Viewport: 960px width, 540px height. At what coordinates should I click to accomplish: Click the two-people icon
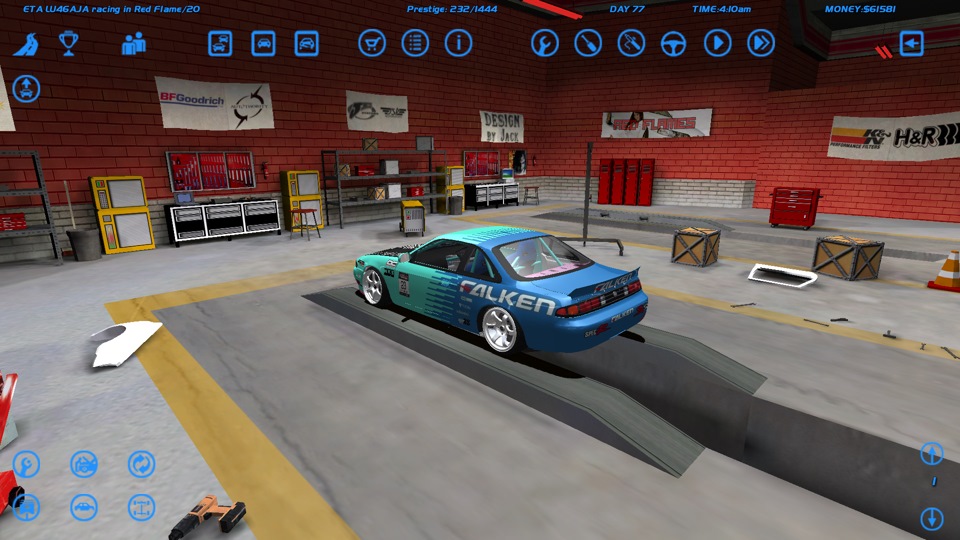point(134,43)
